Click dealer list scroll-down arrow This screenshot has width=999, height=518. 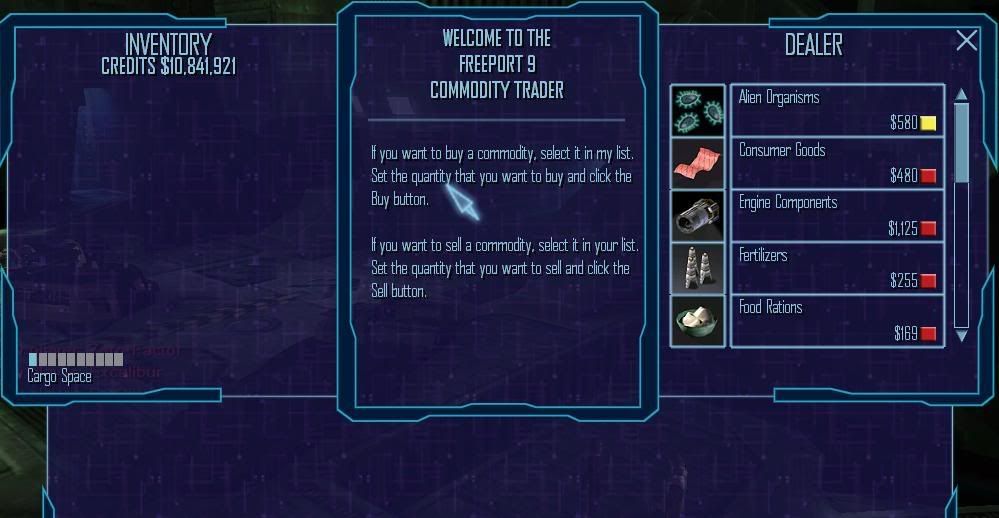961,337
